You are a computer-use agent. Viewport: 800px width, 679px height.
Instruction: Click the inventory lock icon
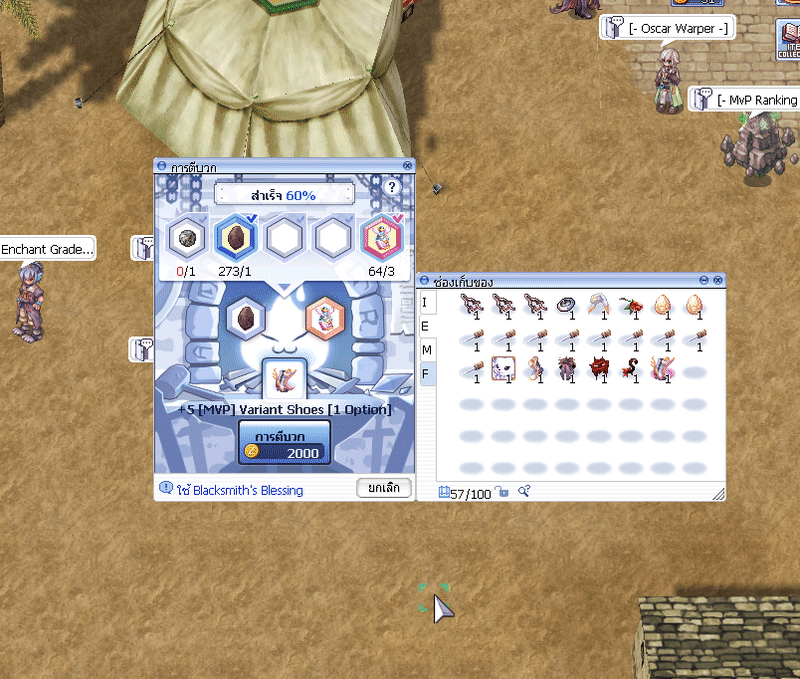(503, 493)
